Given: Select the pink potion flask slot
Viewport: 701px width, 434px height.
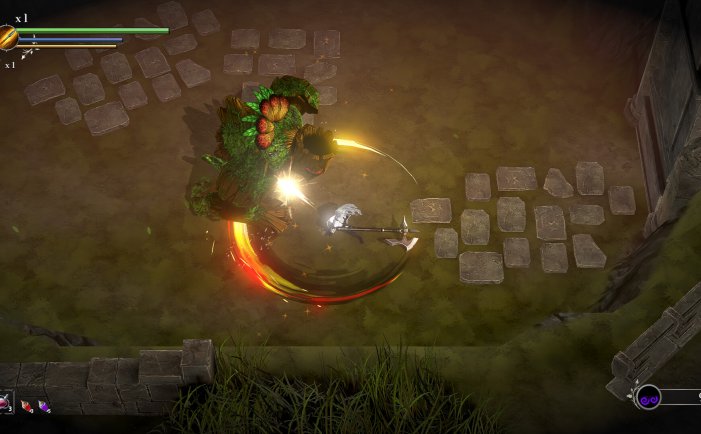Looking at the screenshot, I should coord(4,404).
